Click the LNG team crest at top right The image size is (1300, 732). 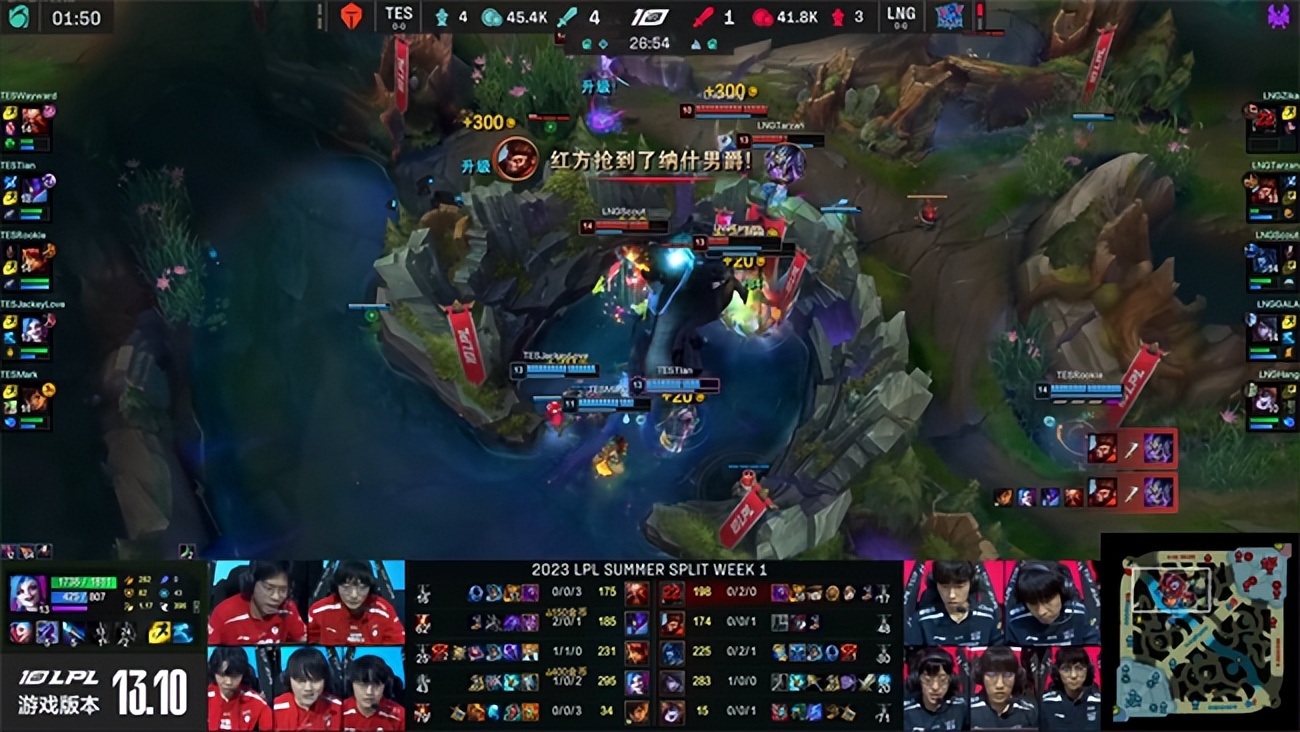[x=950, y=16]
